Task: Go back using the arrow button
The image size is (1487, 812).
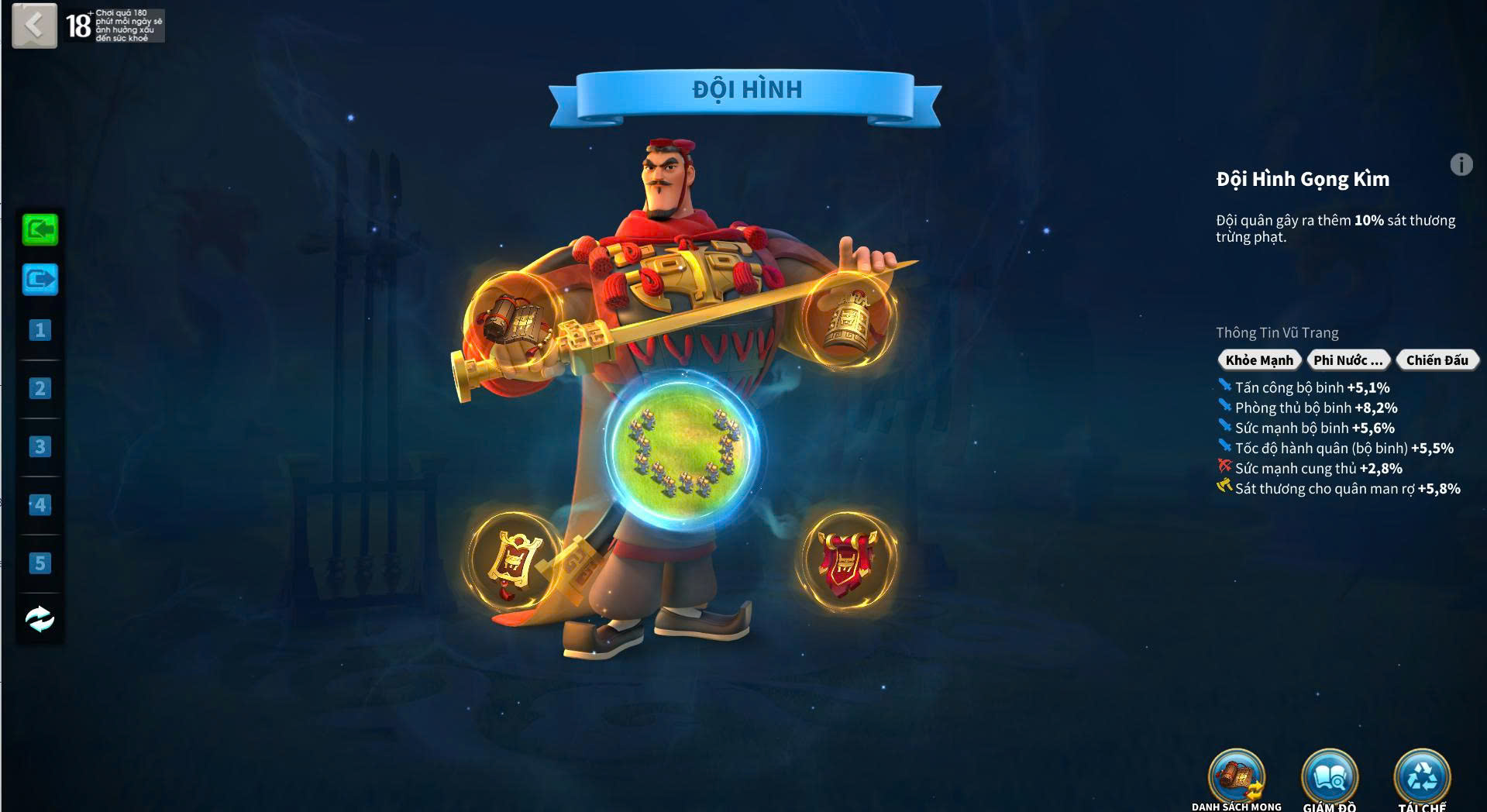Action: (34, 26)
